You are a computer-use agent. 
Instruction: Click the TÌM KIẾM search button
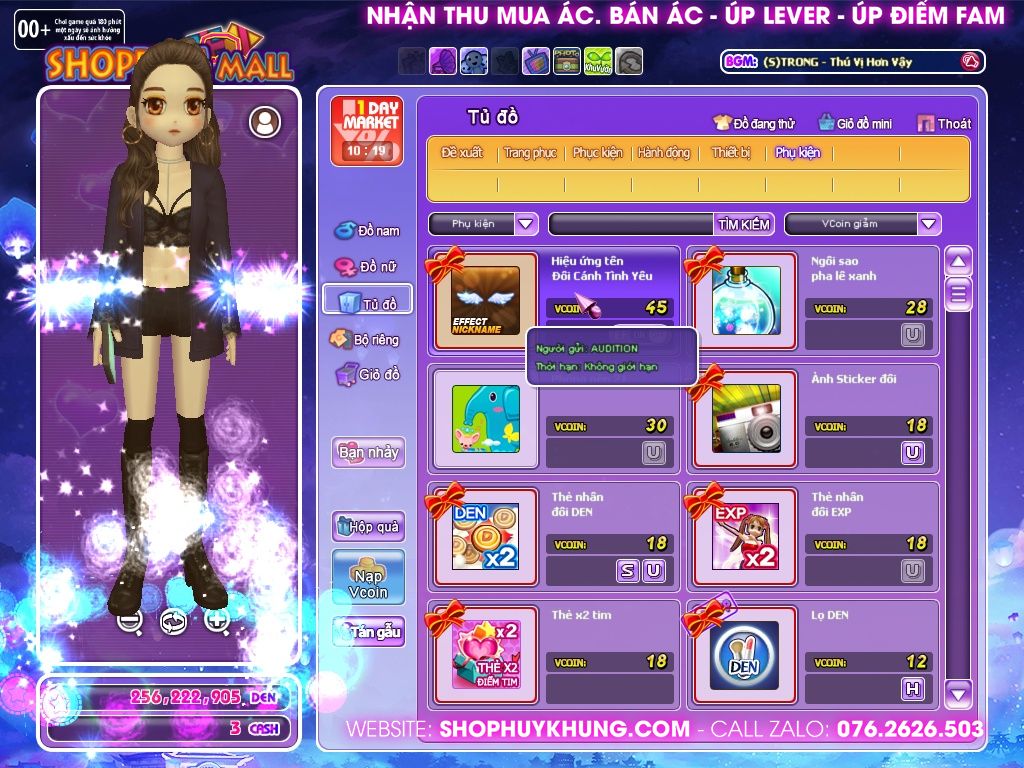[743, 224]
